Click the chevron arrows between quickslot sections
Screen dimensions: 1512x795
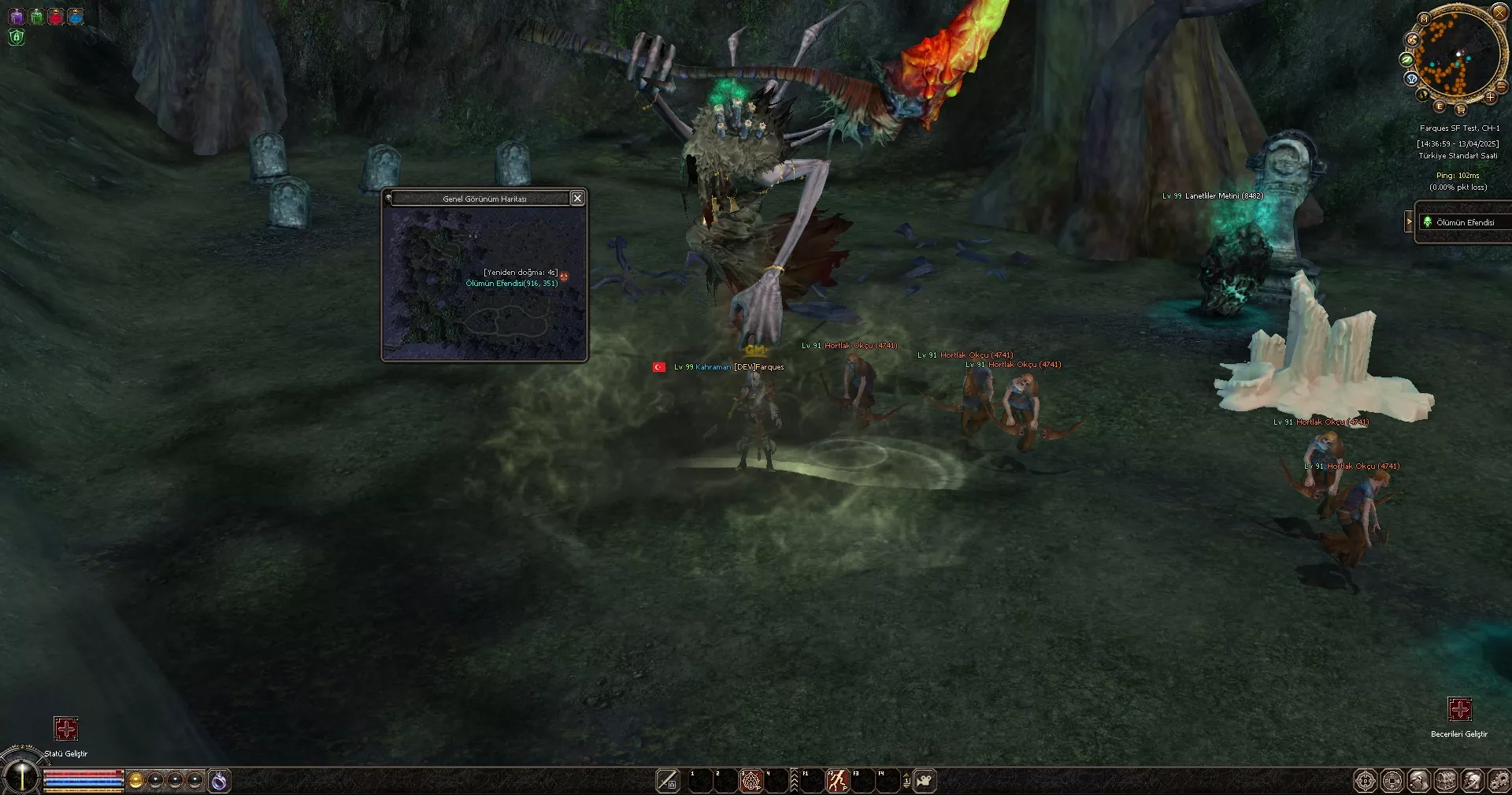coord(794,779)
